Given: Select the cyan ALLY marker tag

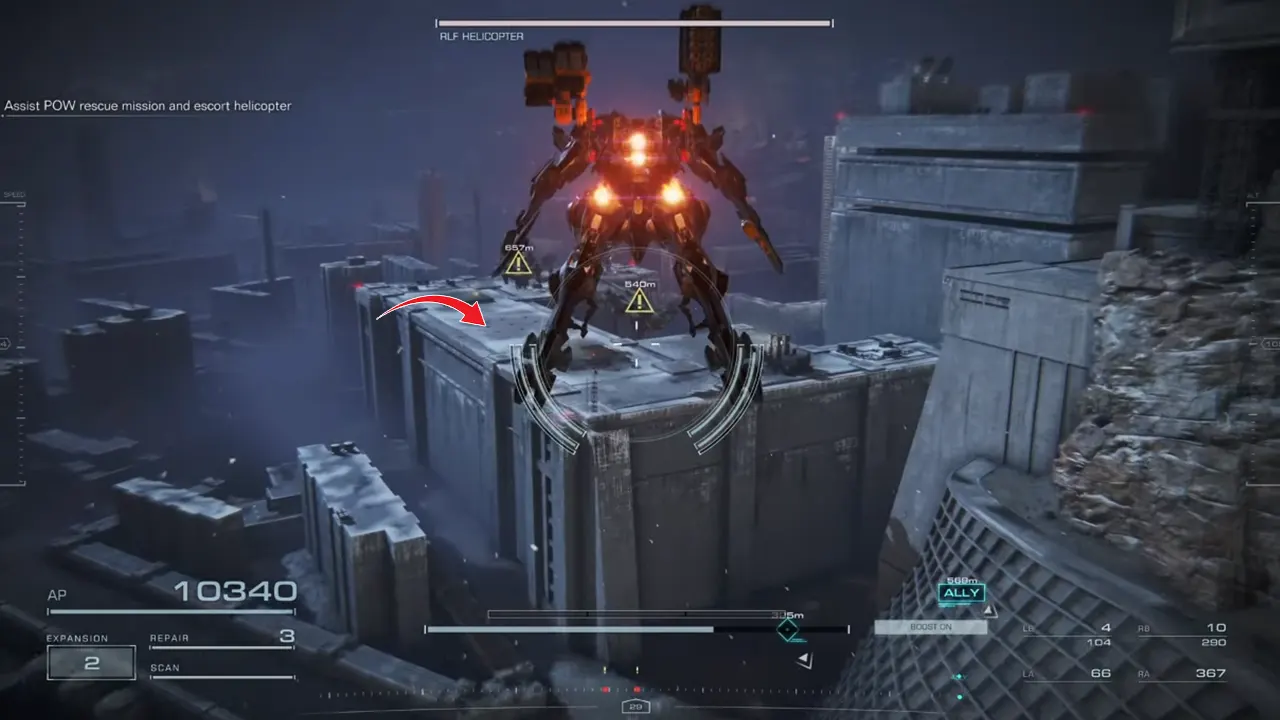Looking at the screenshot, I should [961, 593].
